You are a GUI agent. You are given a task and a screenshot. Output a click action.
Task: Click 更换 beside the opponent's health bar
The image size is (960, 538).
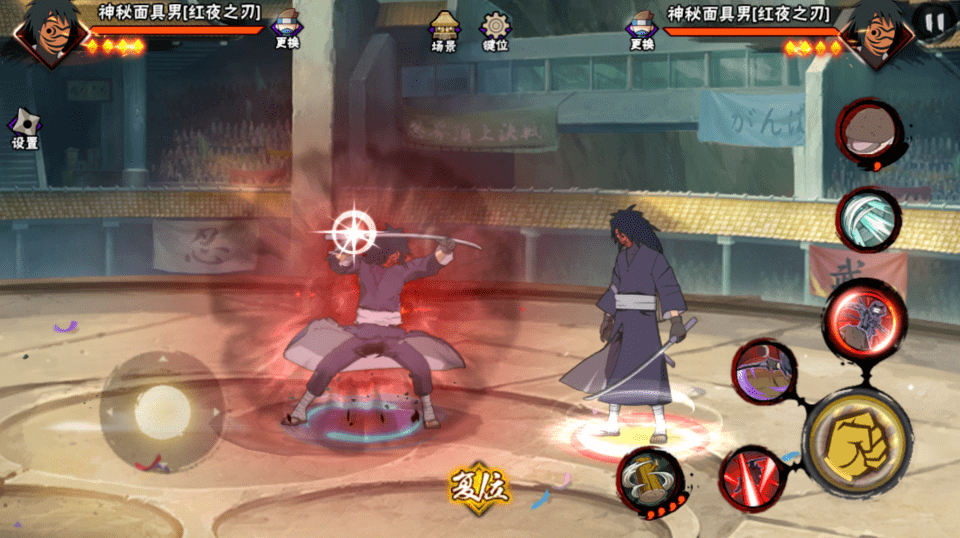pos(641,29)
